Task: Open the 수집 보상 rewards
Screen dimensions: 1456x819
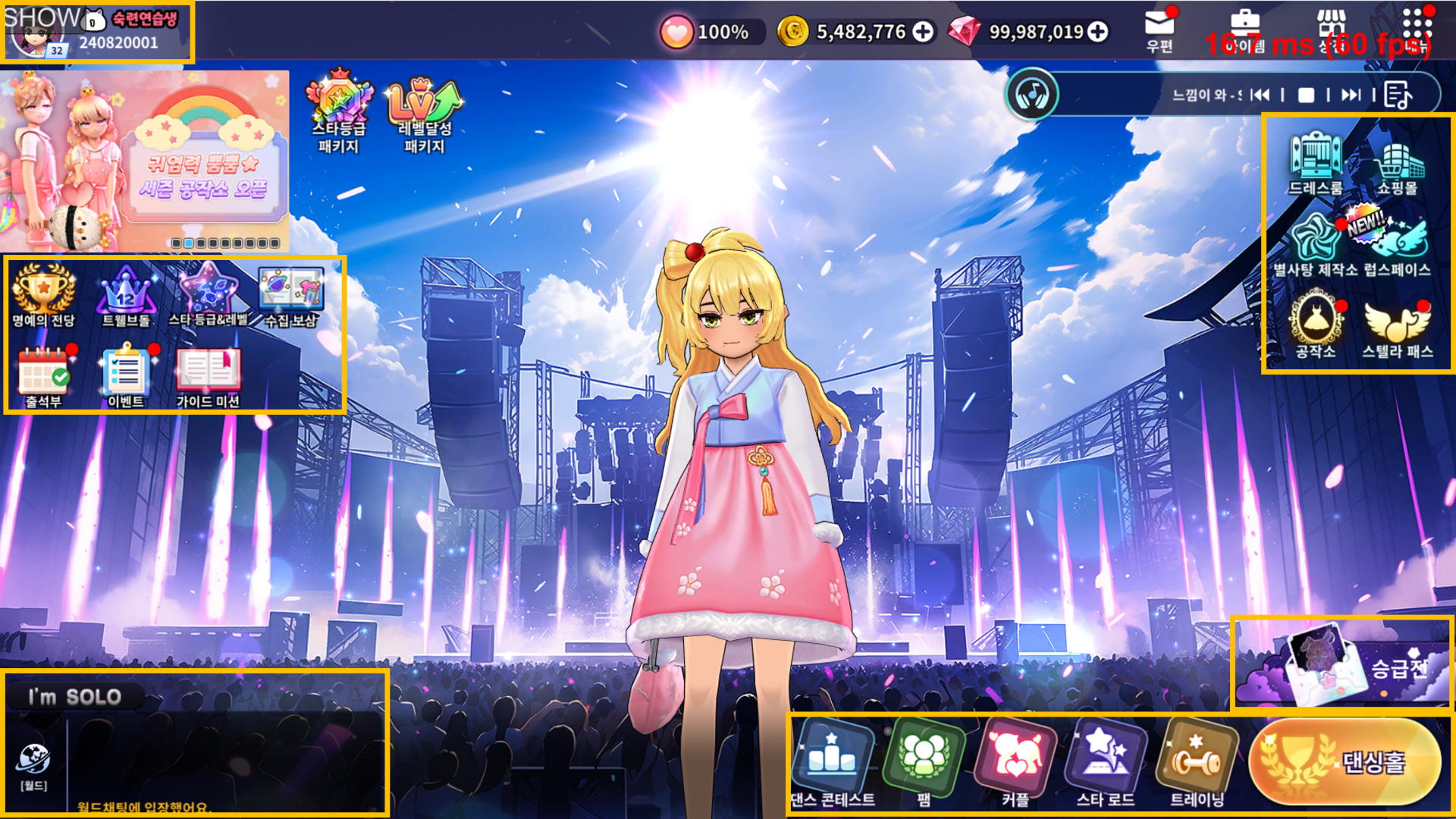Action: point(291,296)
